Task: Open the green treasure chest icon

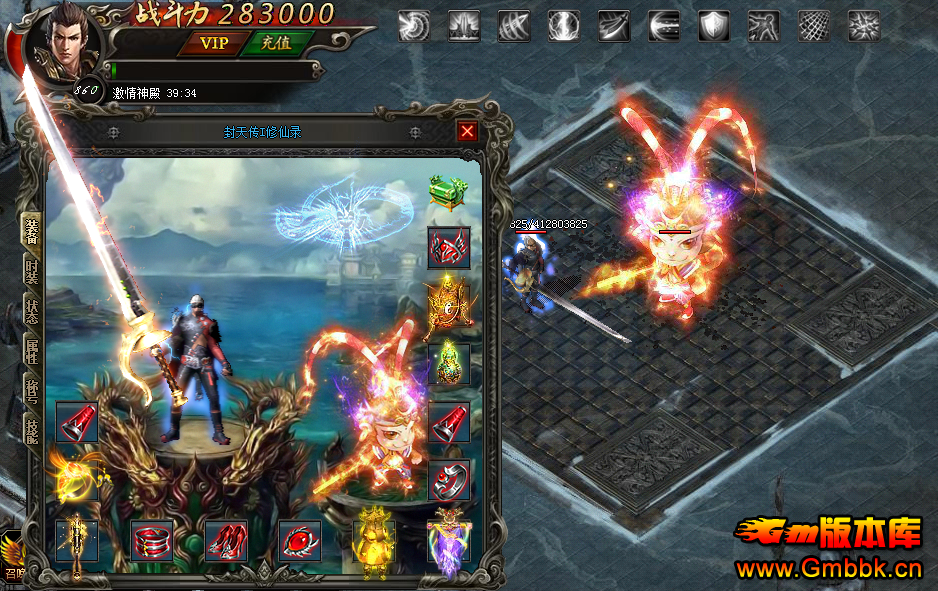Action: [x=446, y=190]
